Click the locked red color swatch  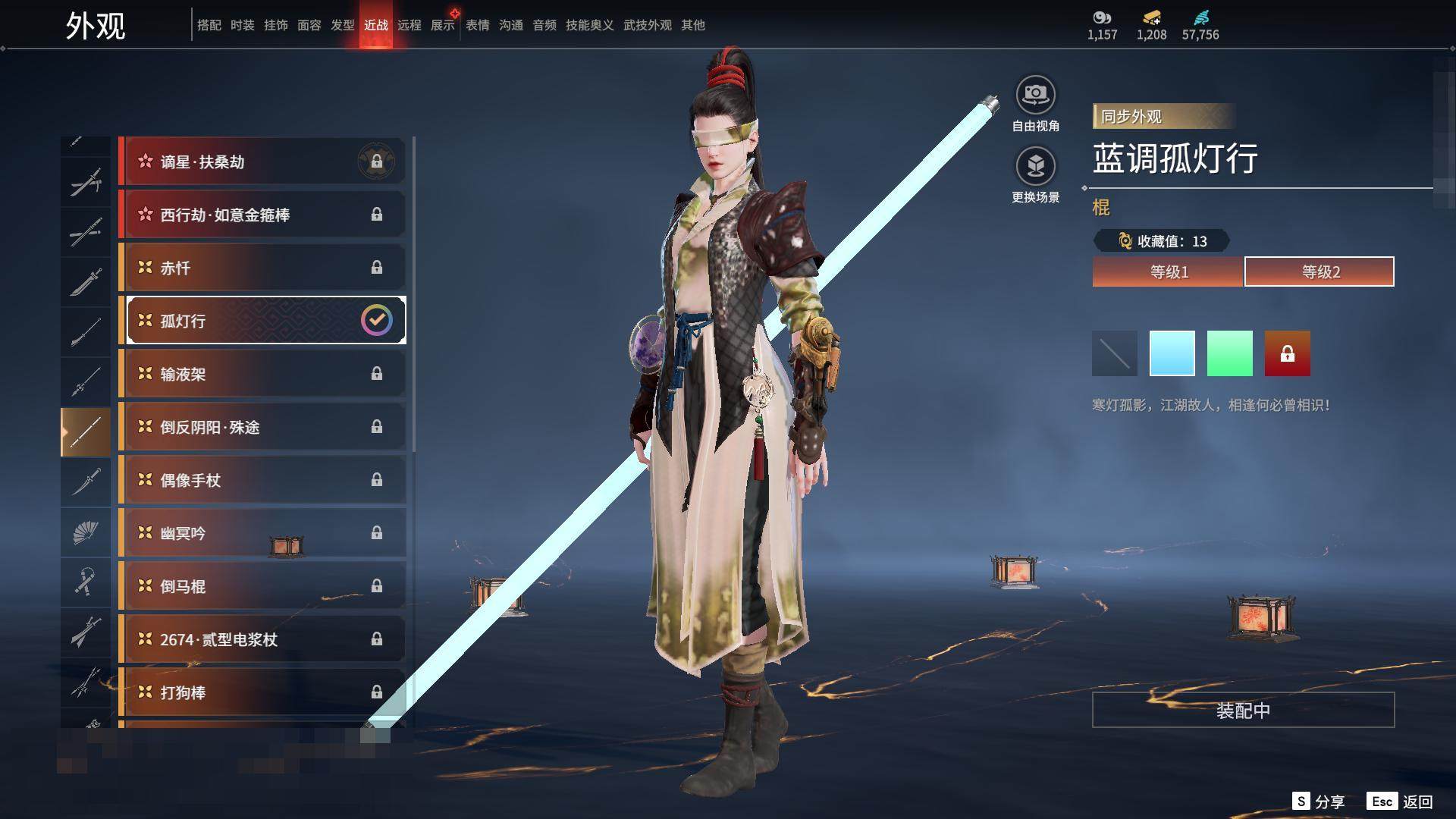pyautogui.click(x=1287, y=353)
